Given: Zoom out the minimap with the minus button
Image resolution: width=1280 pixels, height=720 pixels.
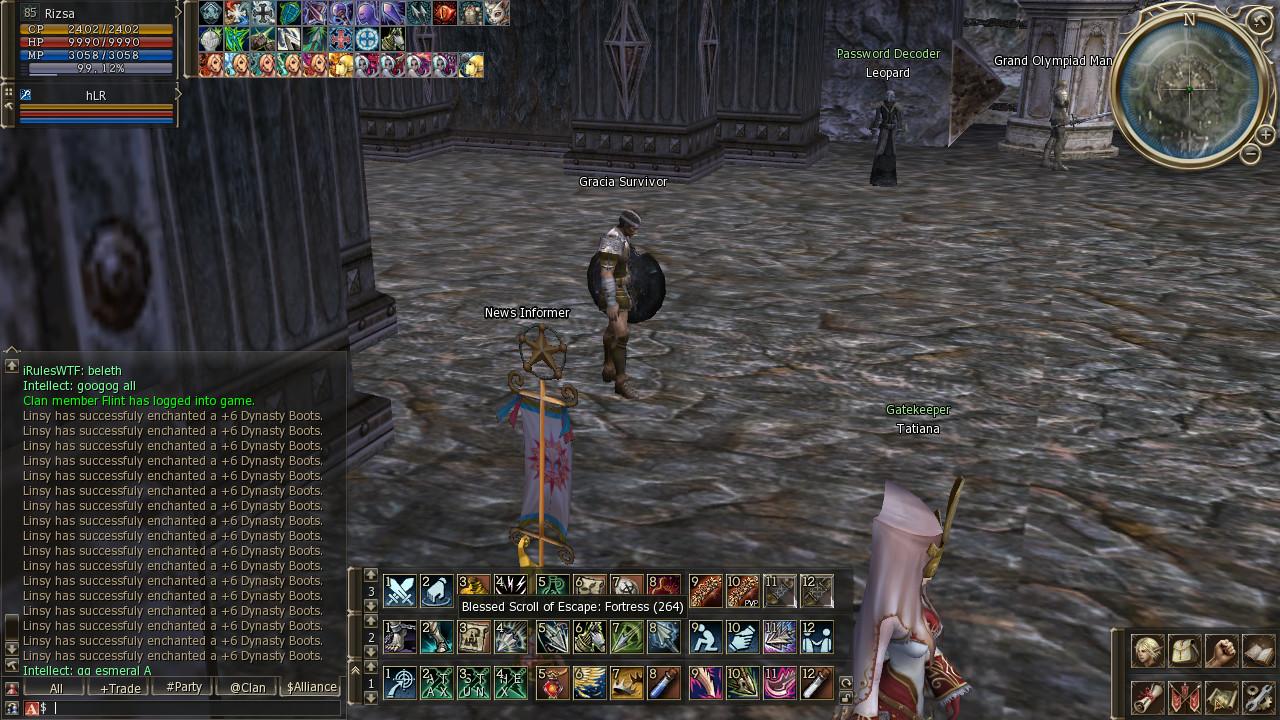Looking at the screenshot, I should point(1250,154).
